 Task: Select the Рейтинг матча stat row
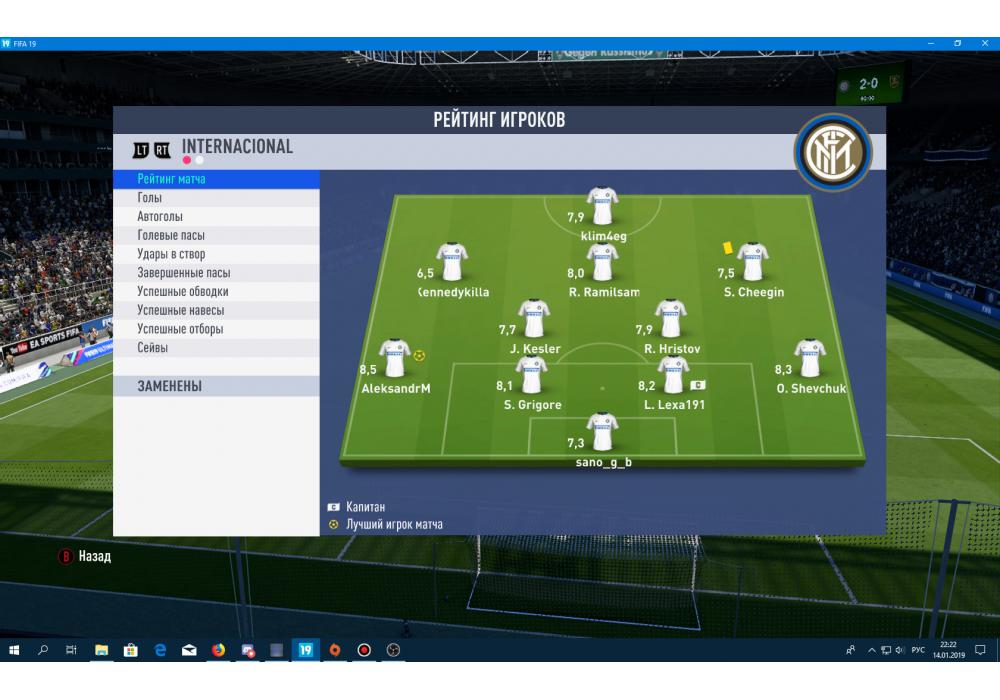(x=216, y=179)
